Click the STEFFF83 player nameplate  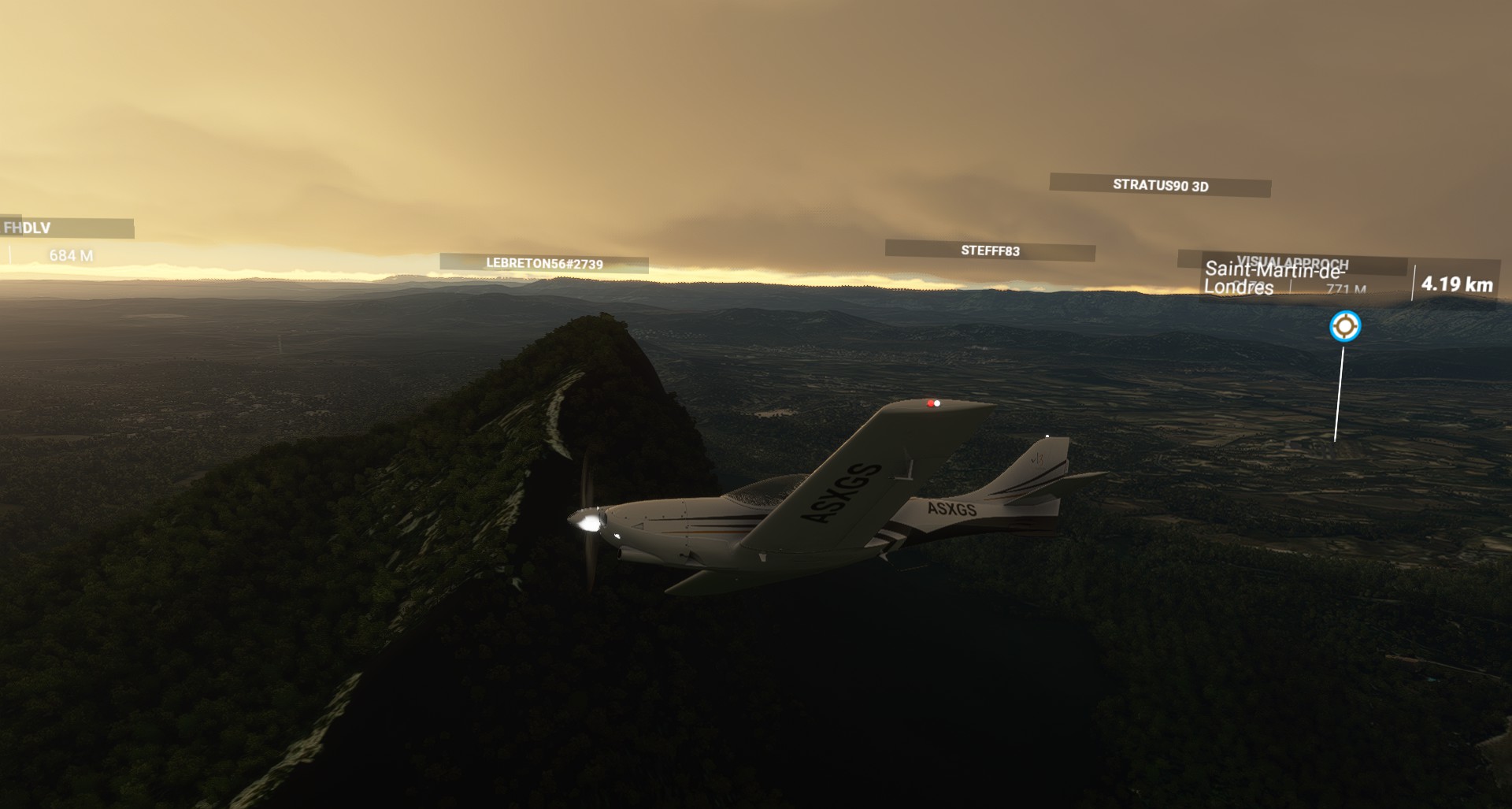point(990,250)
